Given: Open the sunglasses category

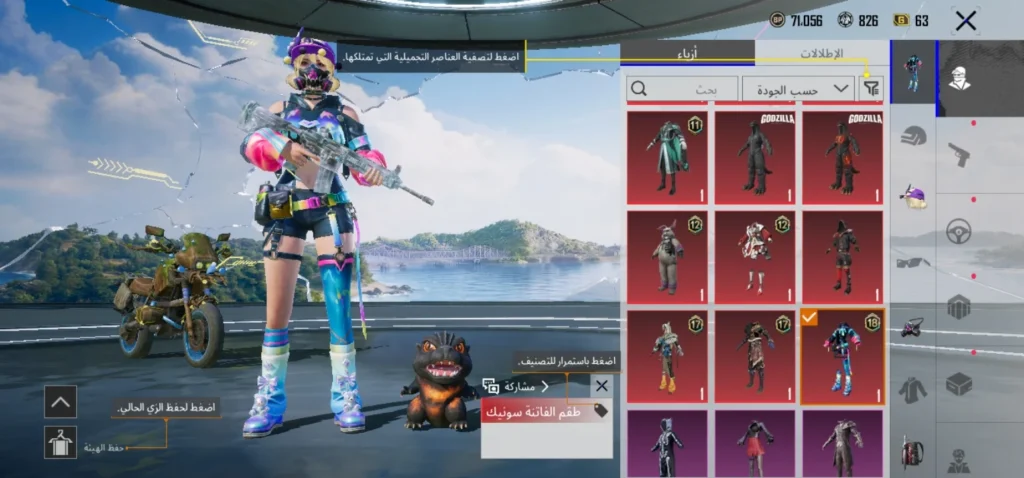Looking at the screenshot, I should pos(913,262).
